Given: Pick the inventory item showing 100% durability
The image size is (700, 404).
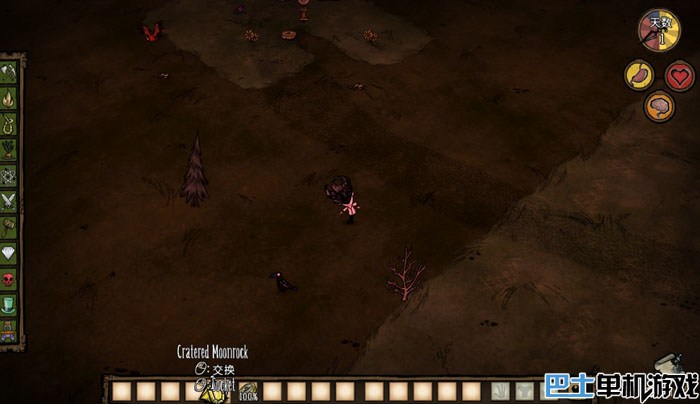Looking at the screenshot, I should point(247,391).
